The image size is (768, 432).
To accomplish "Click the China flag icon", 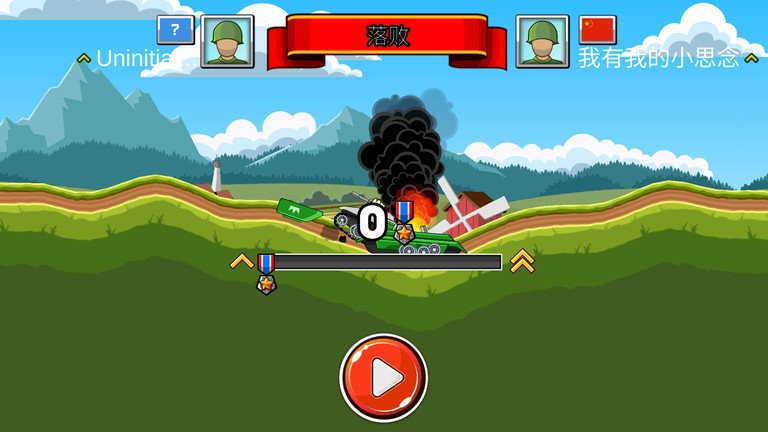I will tap(598, 29).
